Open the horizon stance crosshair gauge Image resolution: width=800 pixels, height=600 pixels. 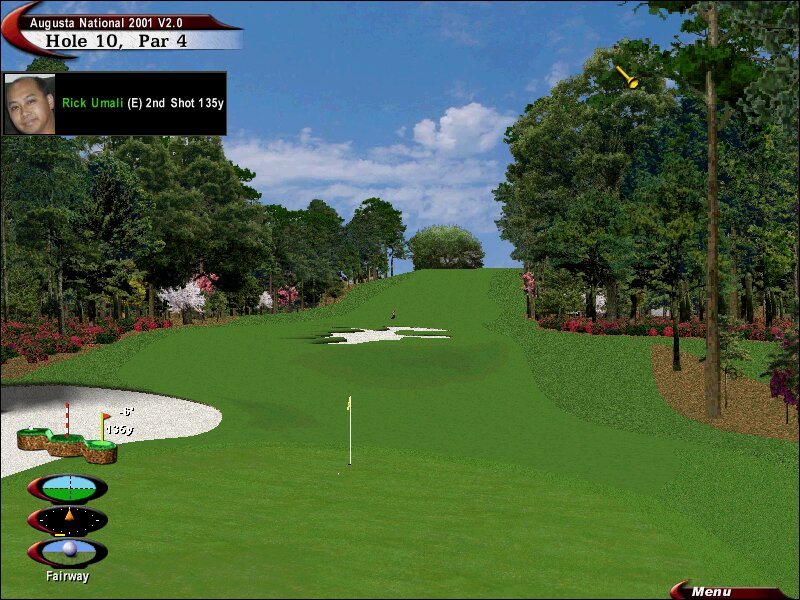pyautogui.click(x=68, y=488)
